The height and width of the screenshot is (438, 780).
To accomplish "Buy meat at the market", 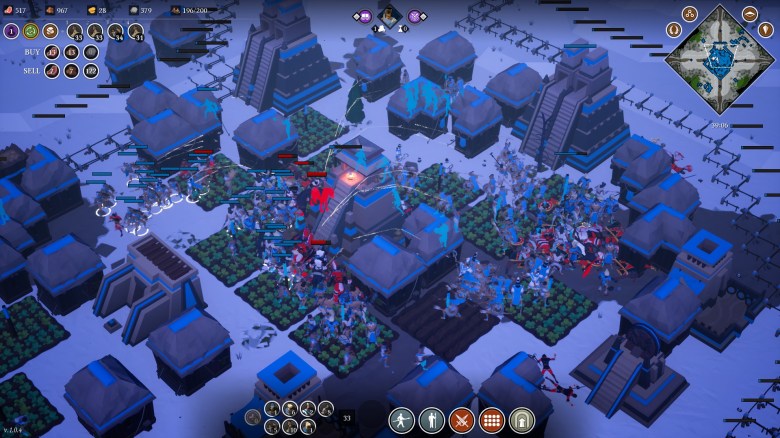I will click(x=51, y=52).
